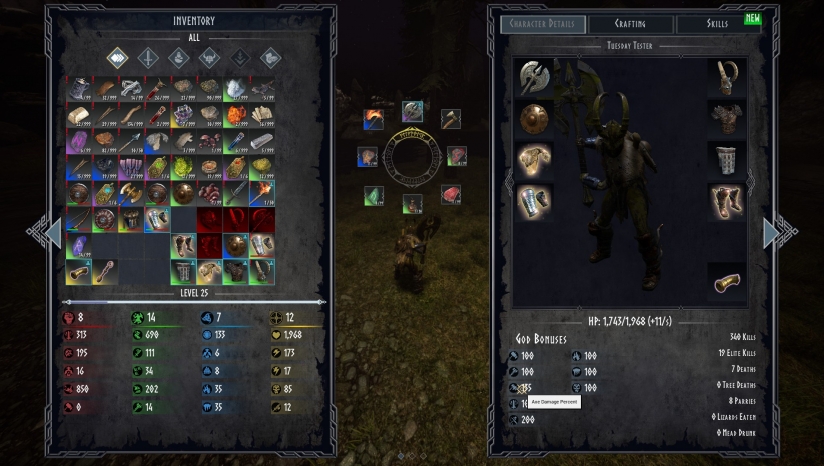Filter inventory by weapons sword icon
Image resolution: width=824 pixels, height=466 pixels.
tap(148, 59)
